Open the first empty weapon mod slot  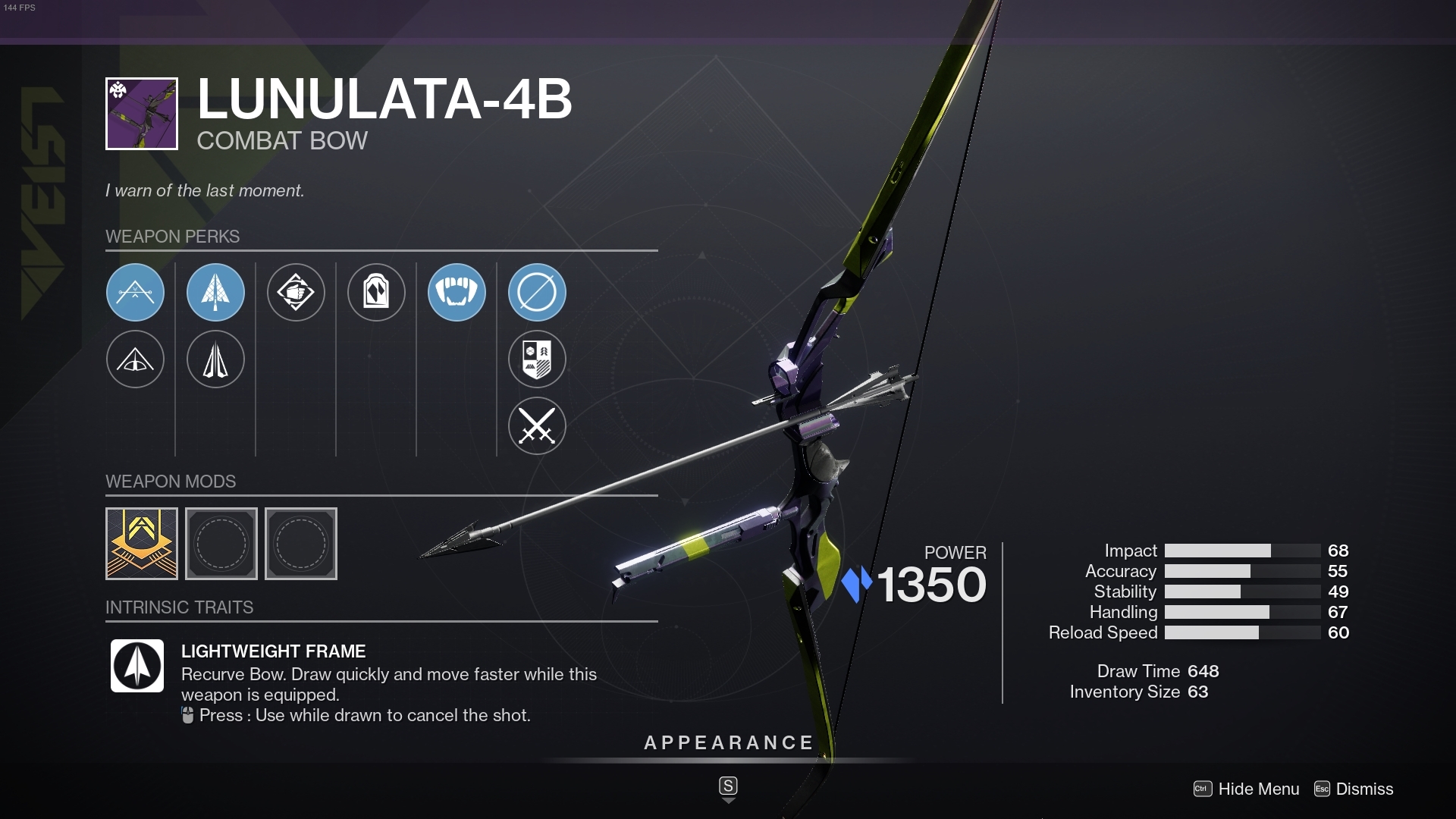pyautogui.click(x=221, y=543)
